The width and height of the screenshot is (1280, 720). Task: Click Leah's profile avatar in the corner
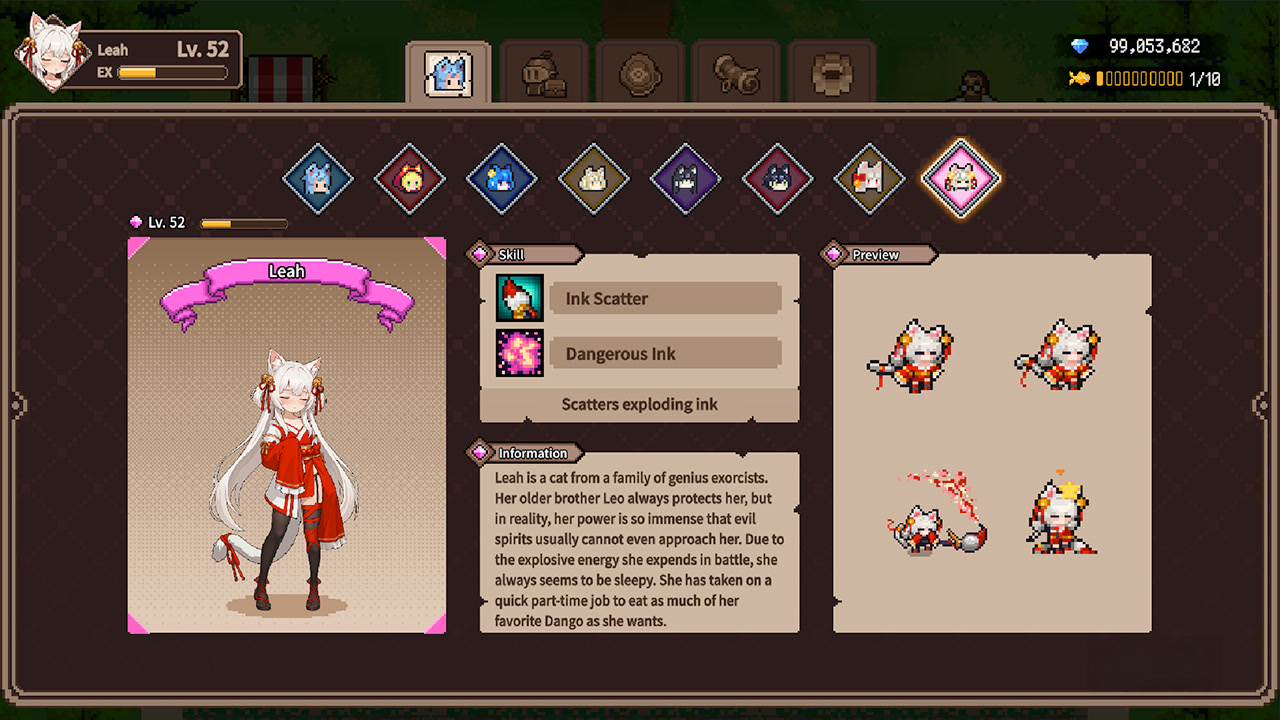50,52
